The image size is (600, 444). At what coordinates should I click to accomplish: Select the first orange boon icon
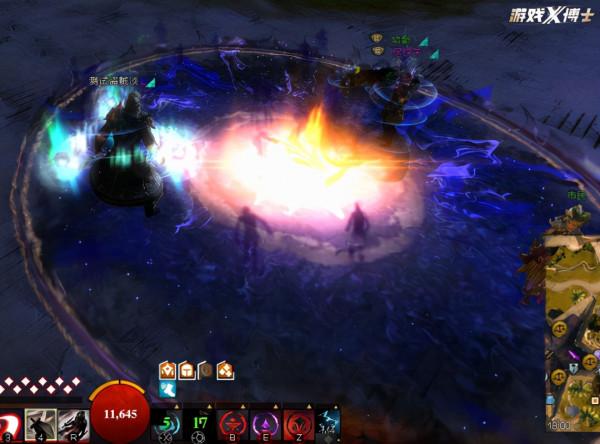(x=168, y=370)
